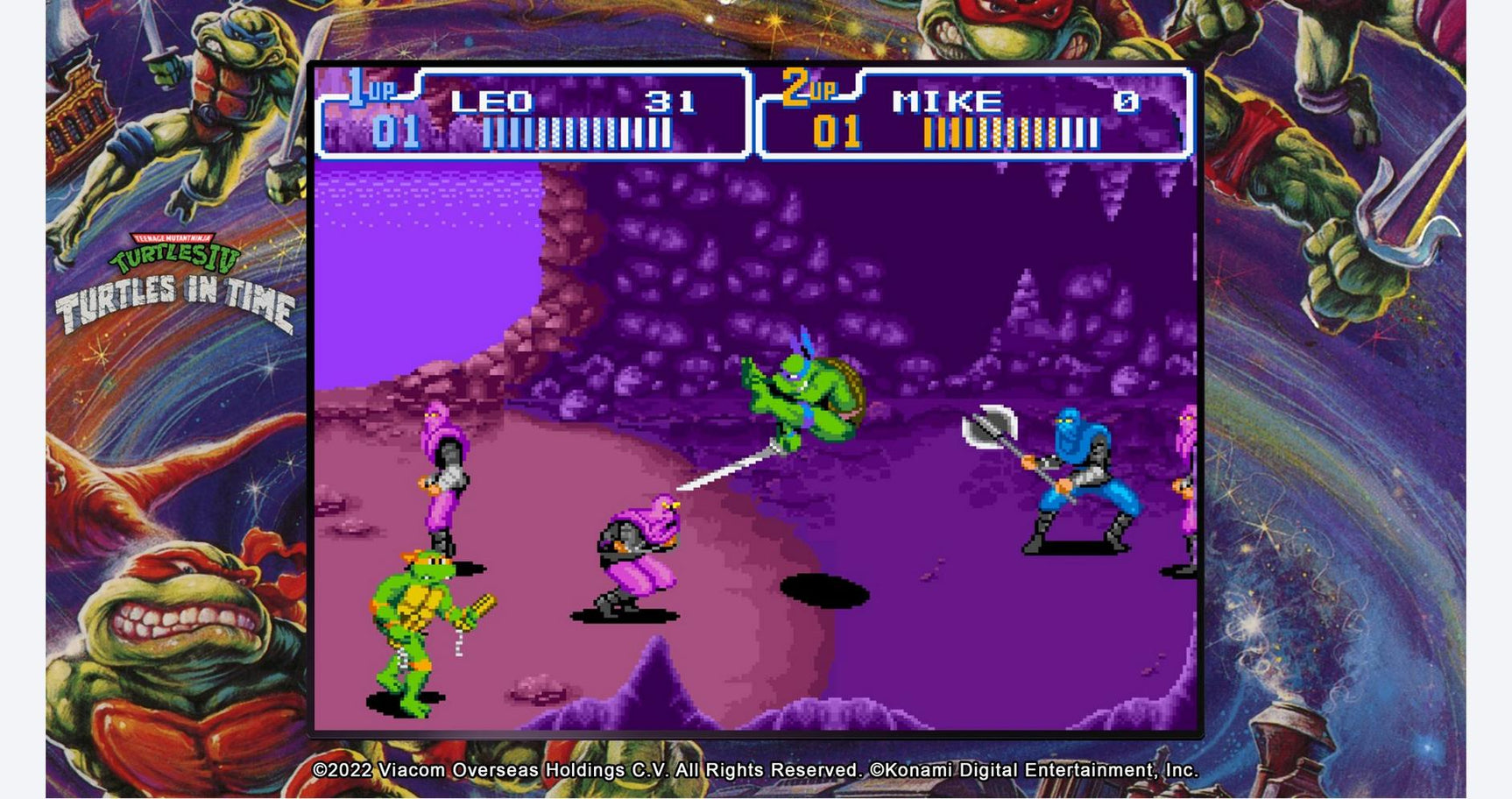Viewport: 1512px width, 799px height.
Task: Click the 2UP player indicator
Action: click(812, 87)
